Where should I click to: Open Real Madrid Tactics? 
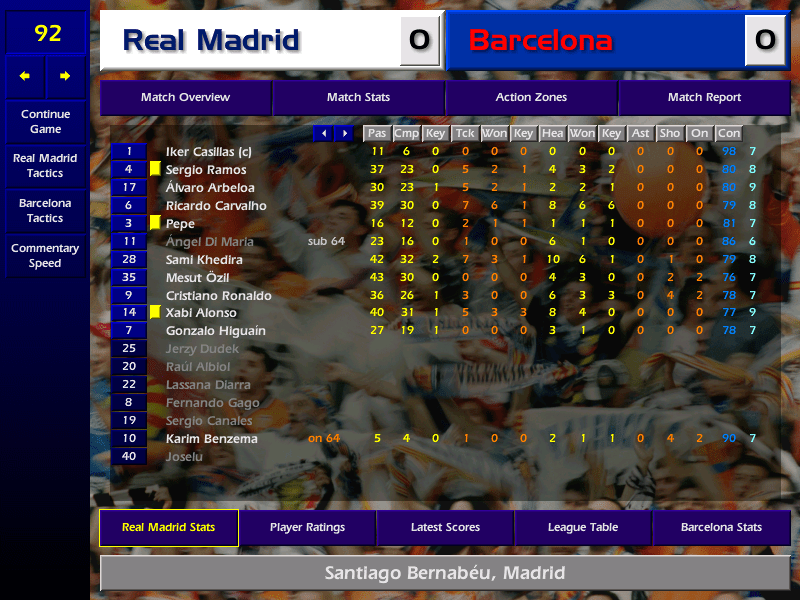[x=45, y=166]
